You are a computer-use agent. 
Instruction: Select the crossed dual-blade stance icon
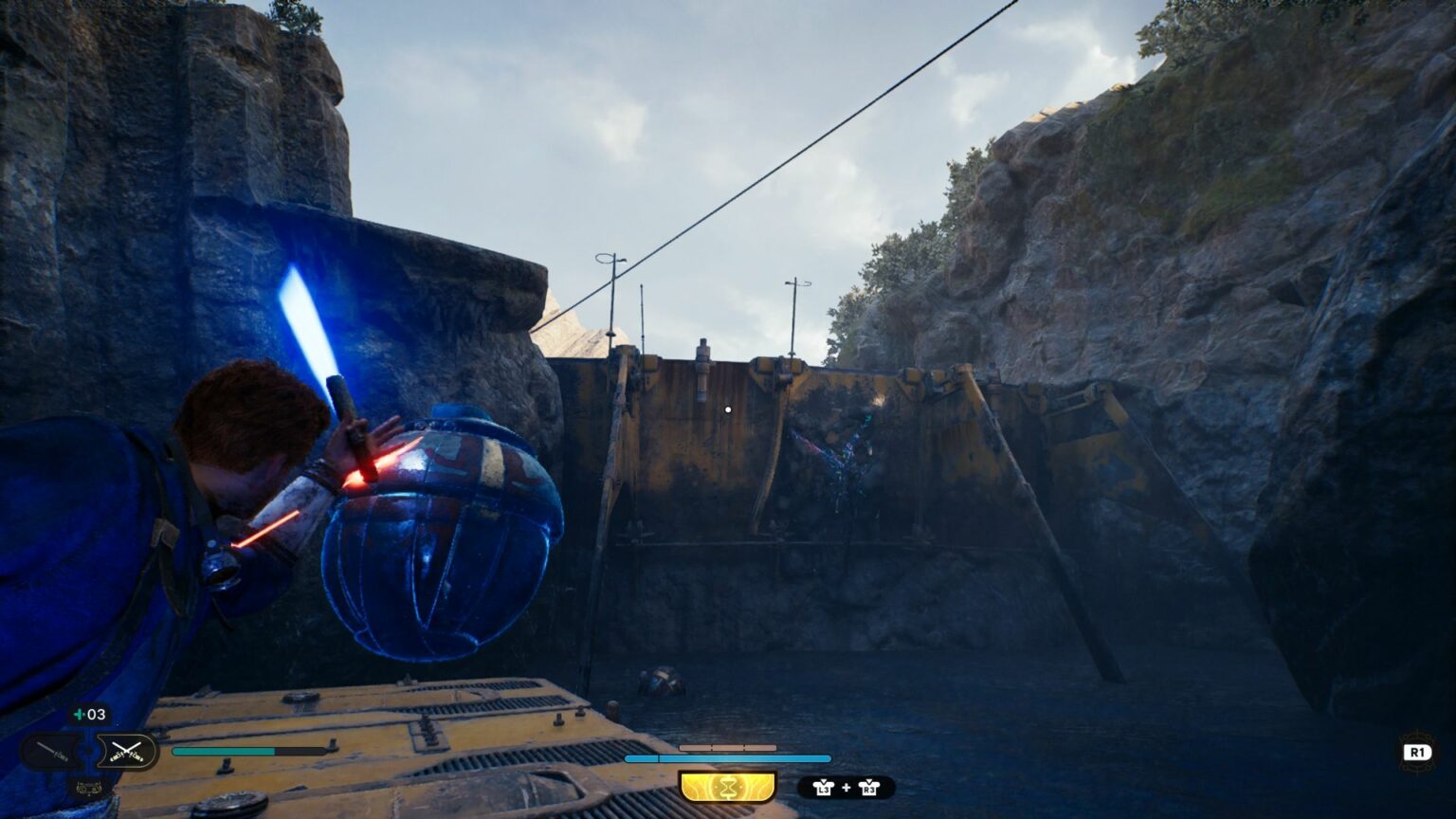[x=126, y=751]
